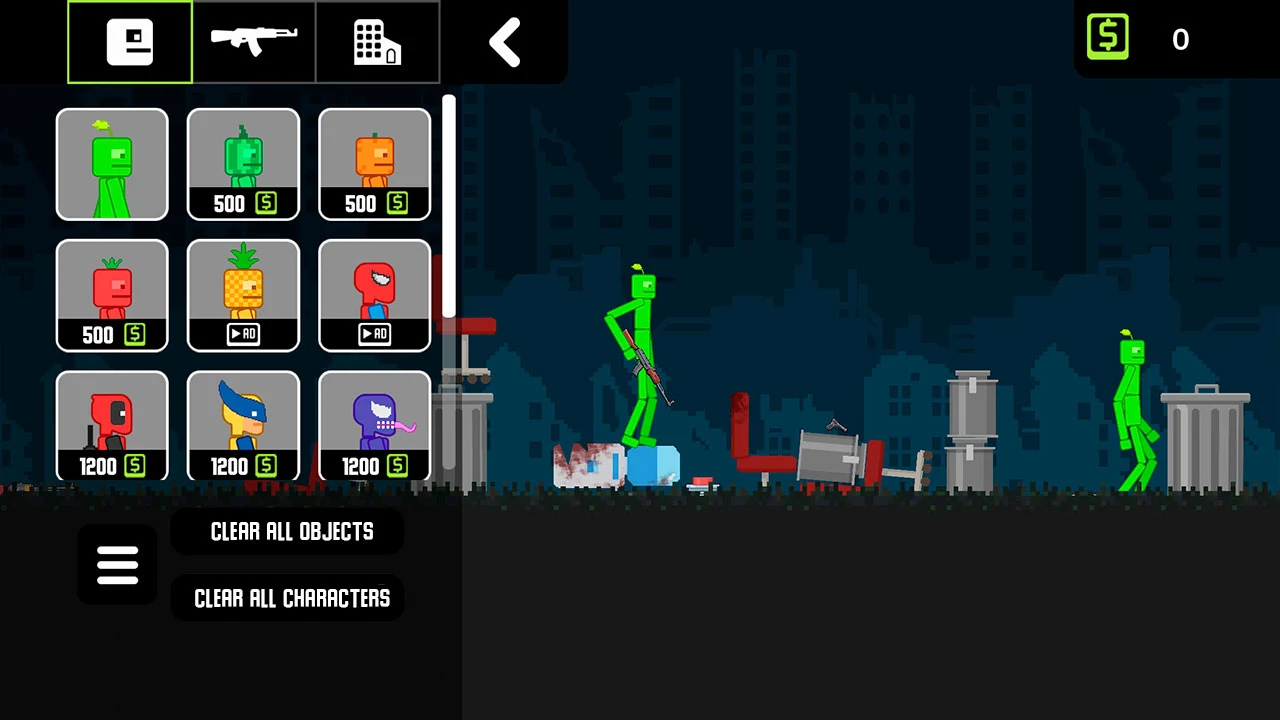Open the hamburger menu icon

(118, 564)
